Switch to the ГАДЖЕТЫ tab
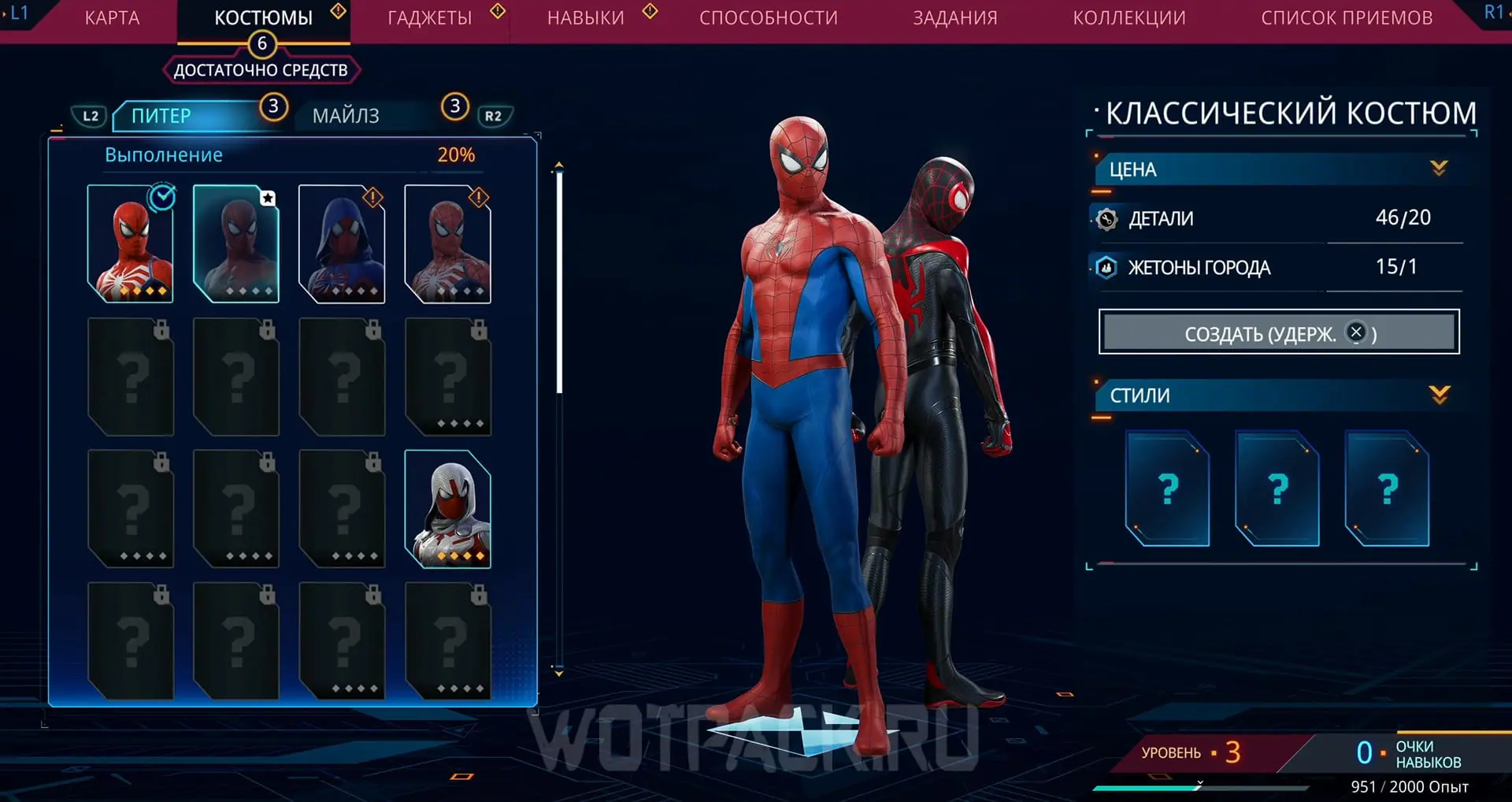1512x802 pixels. [430, 18]
